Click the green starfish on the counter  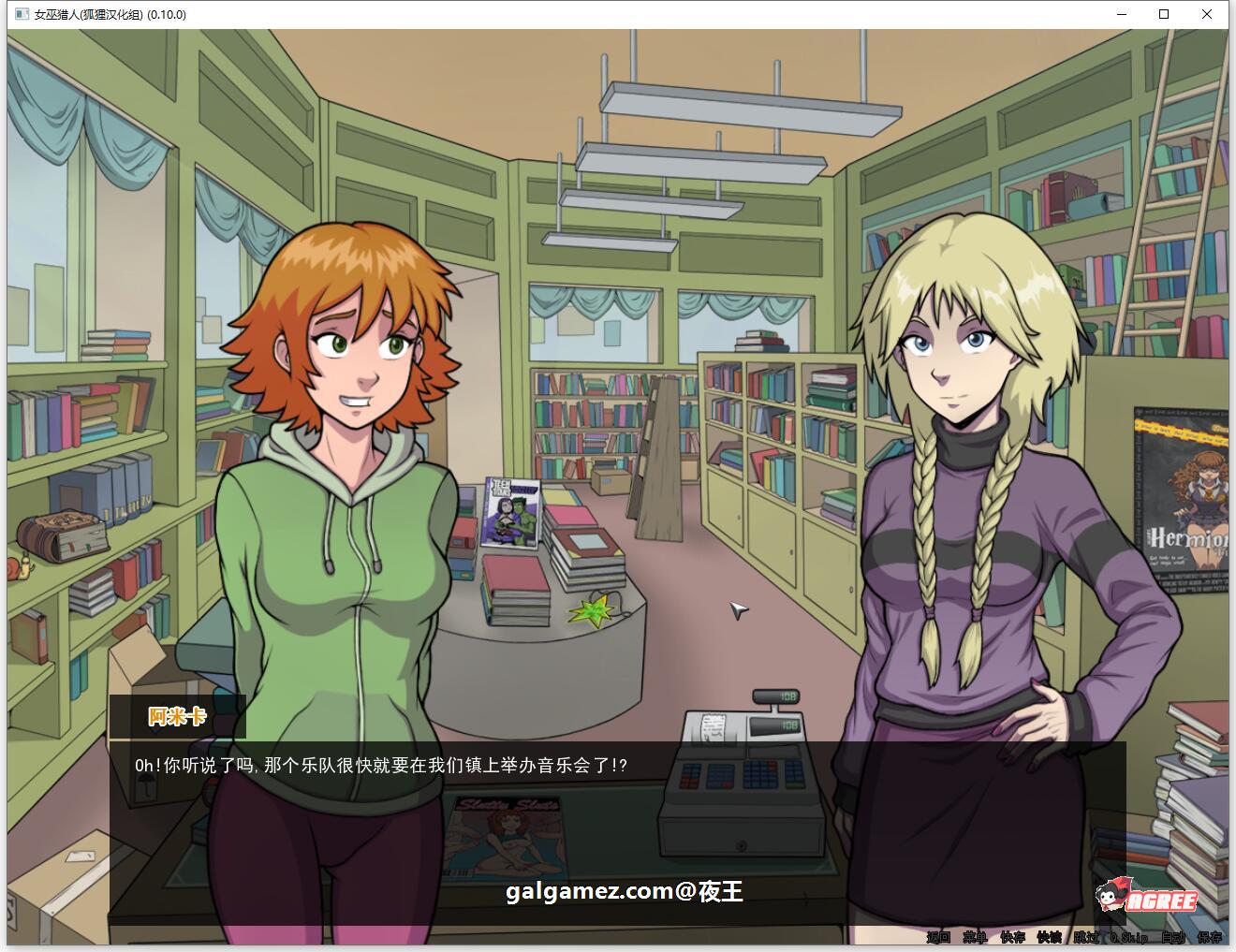pyautogui.click(x=592, y=612)
